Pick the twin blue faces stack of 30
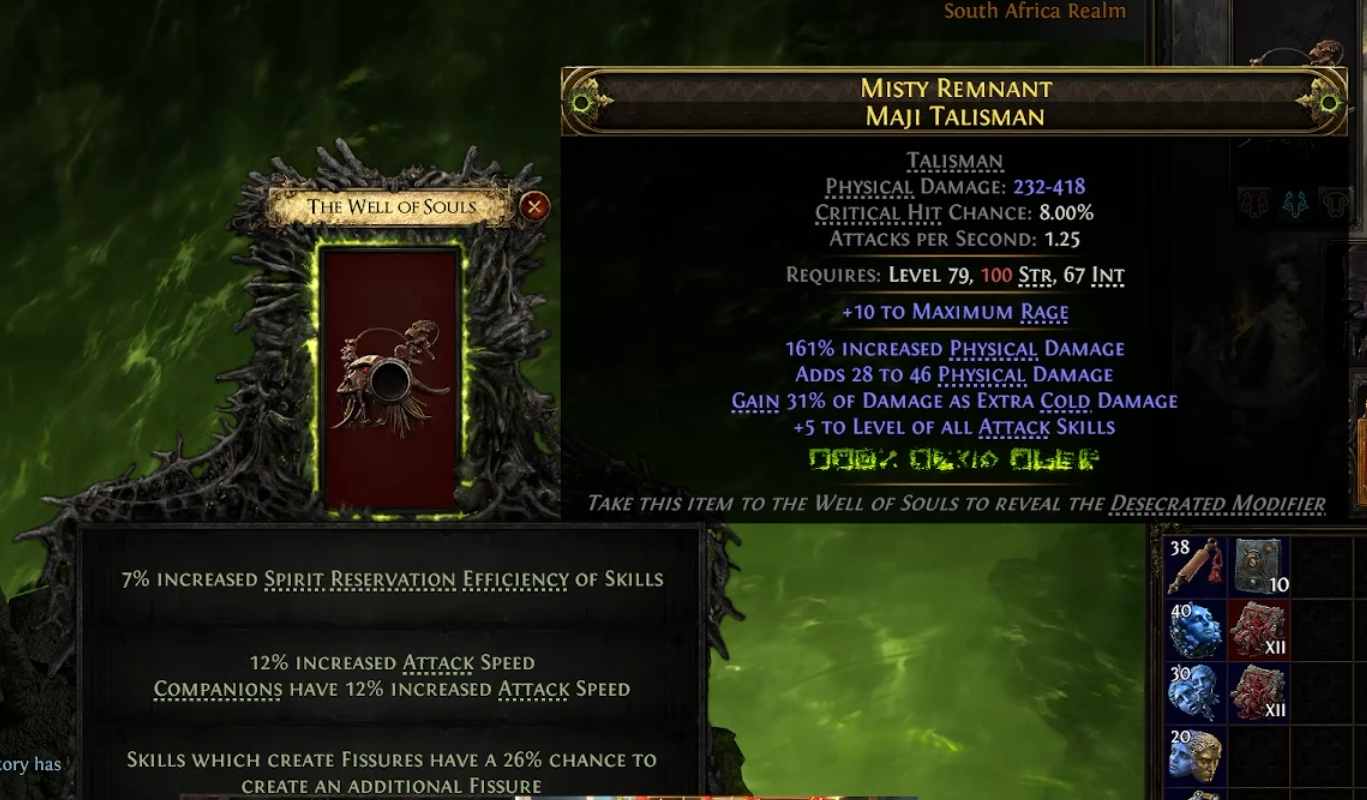The width and height of the screenshot is (1367, 800). (1196, 692)
